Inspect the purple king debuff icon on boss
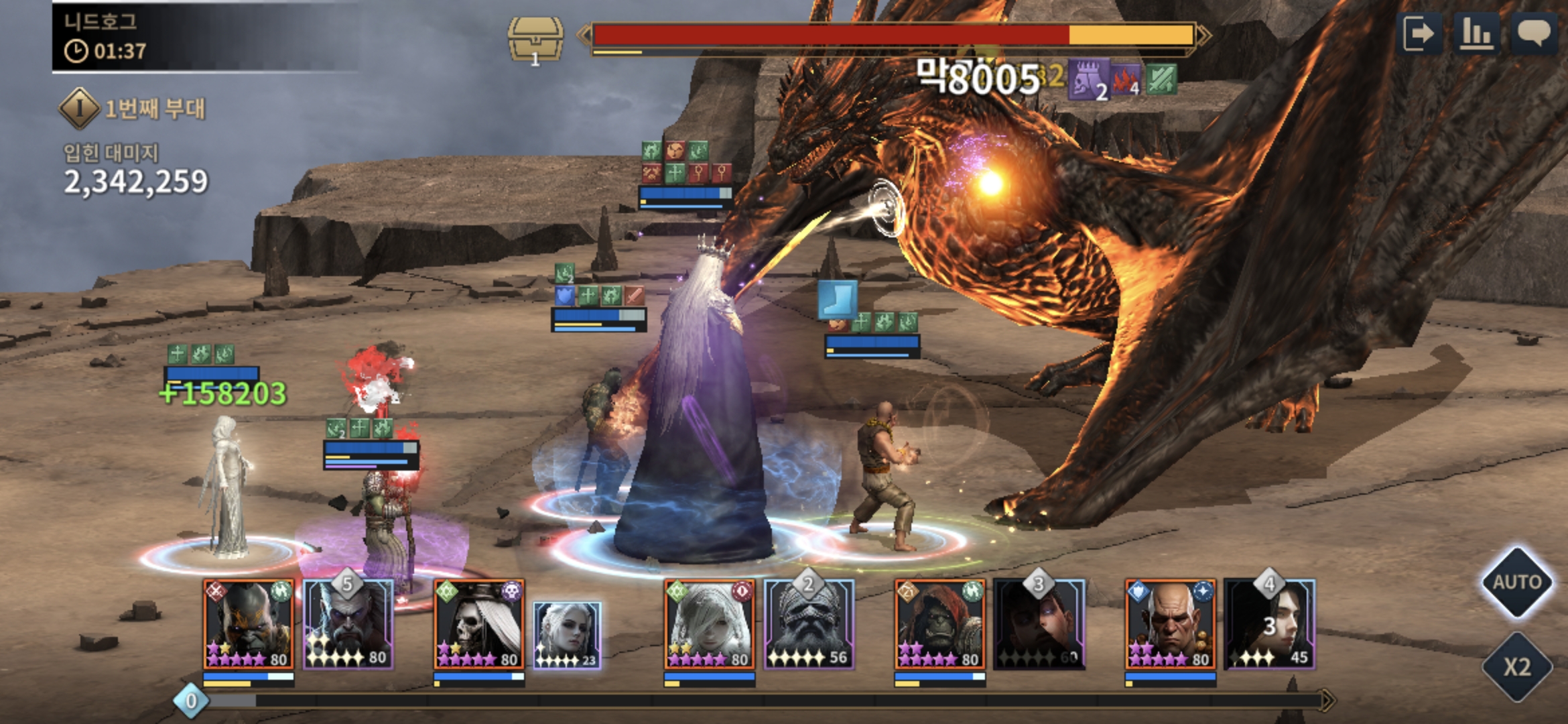This screenshot has width=1568, height=724. click(x=1088, y=80)
